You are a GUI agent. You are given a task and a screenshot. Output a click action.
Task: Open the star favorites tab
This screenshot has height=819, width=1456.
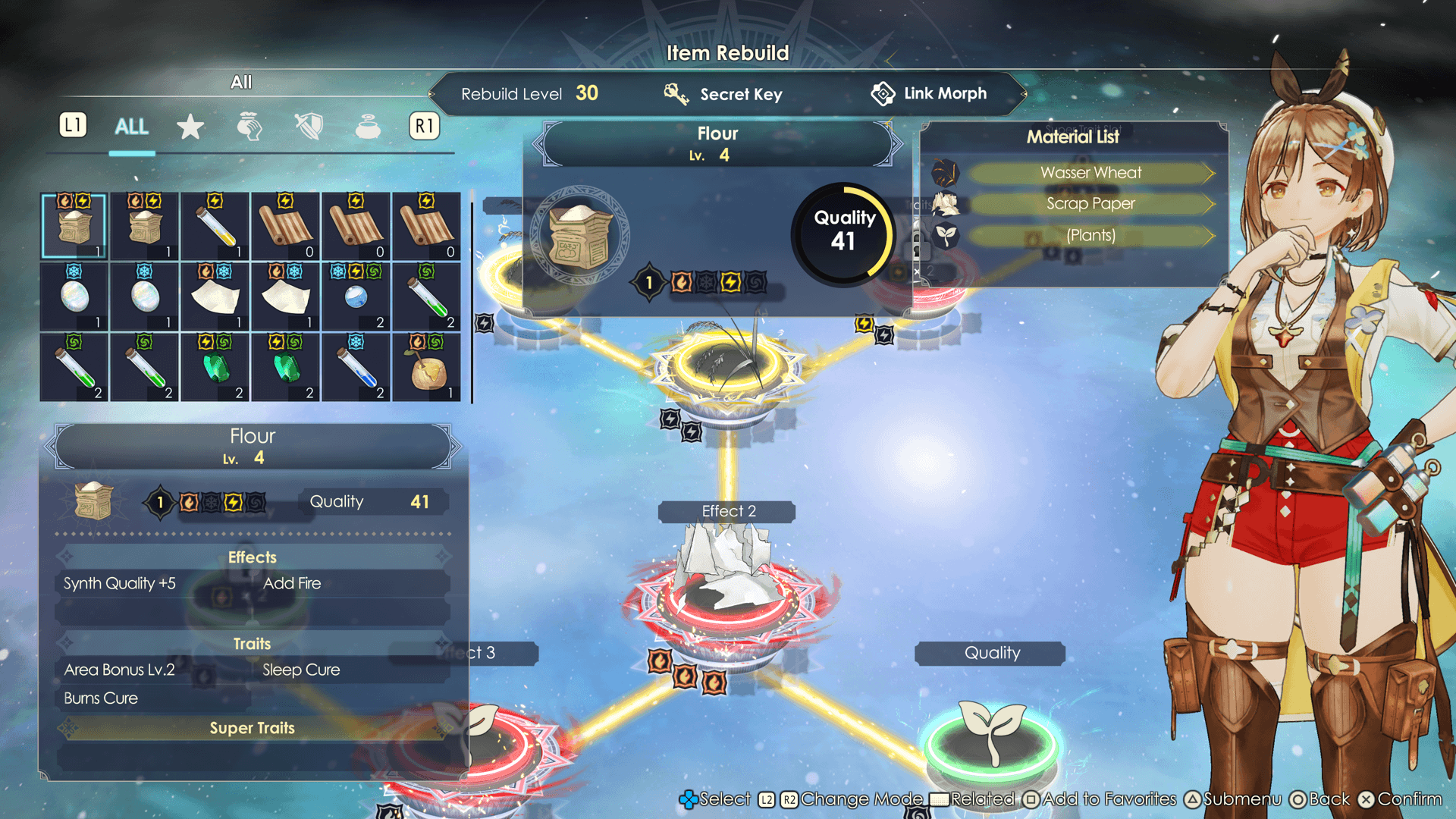190,127
